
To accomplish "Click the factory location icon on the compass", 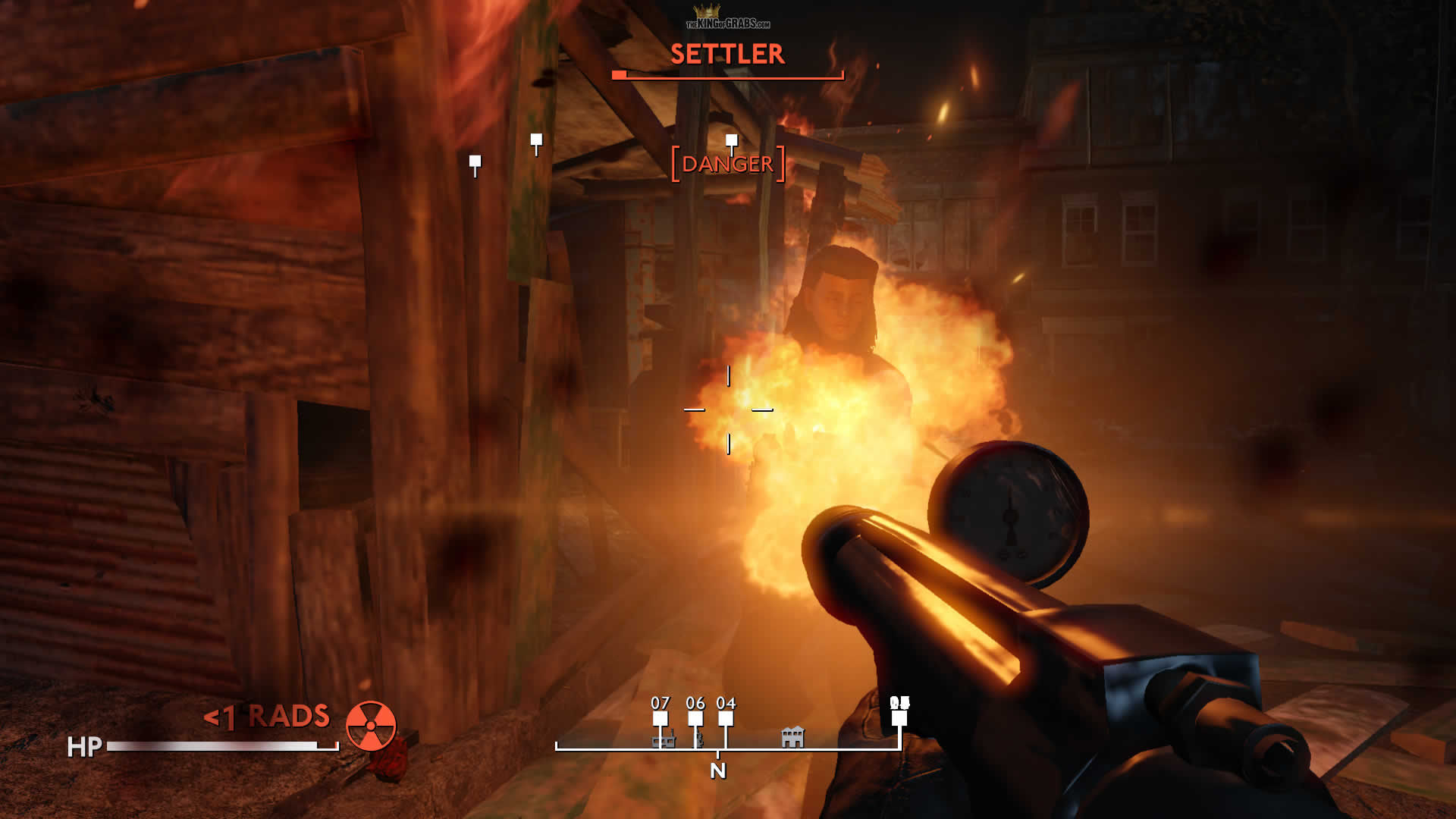I will click(664, 738).
